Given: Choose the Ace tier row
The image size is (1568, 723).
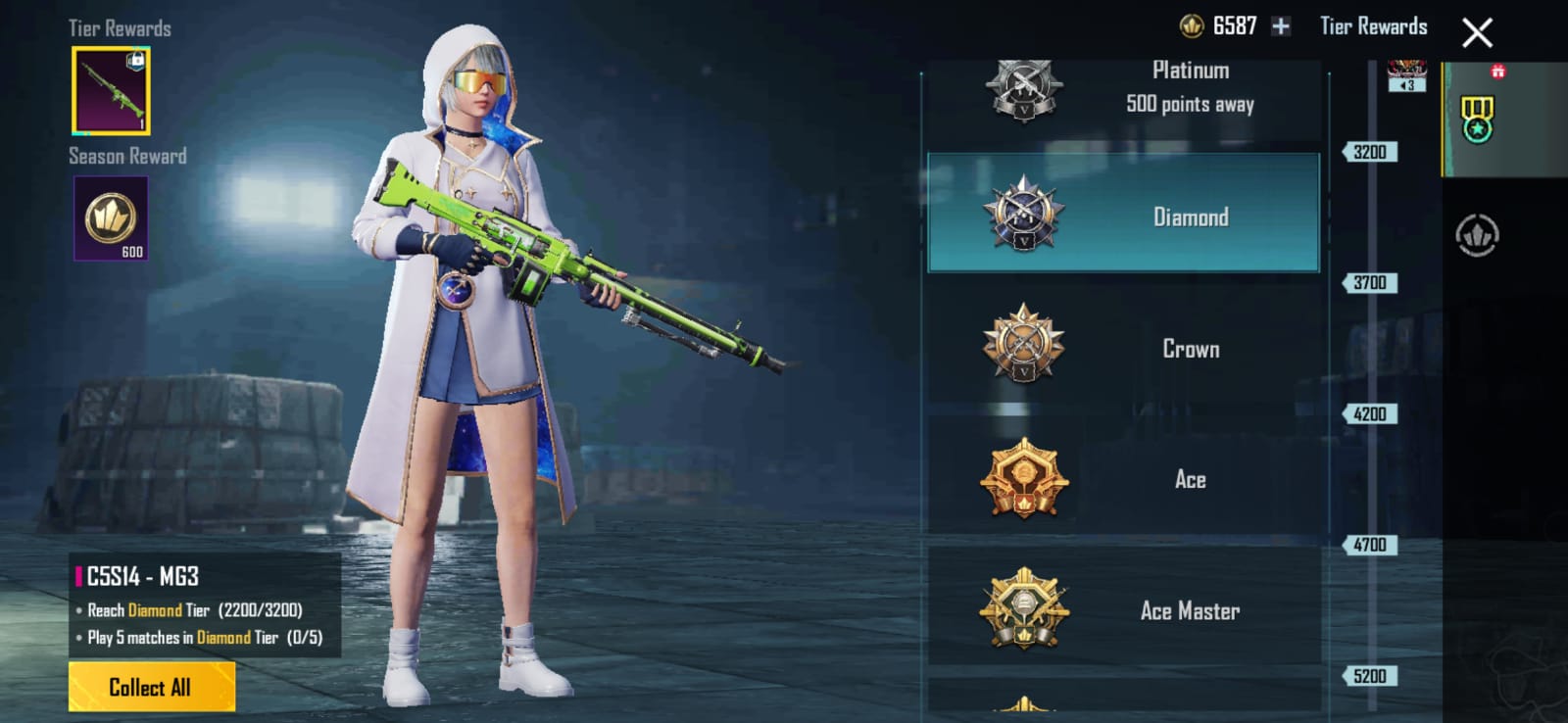Looking at the screenshot, I should coord(1123,478).
